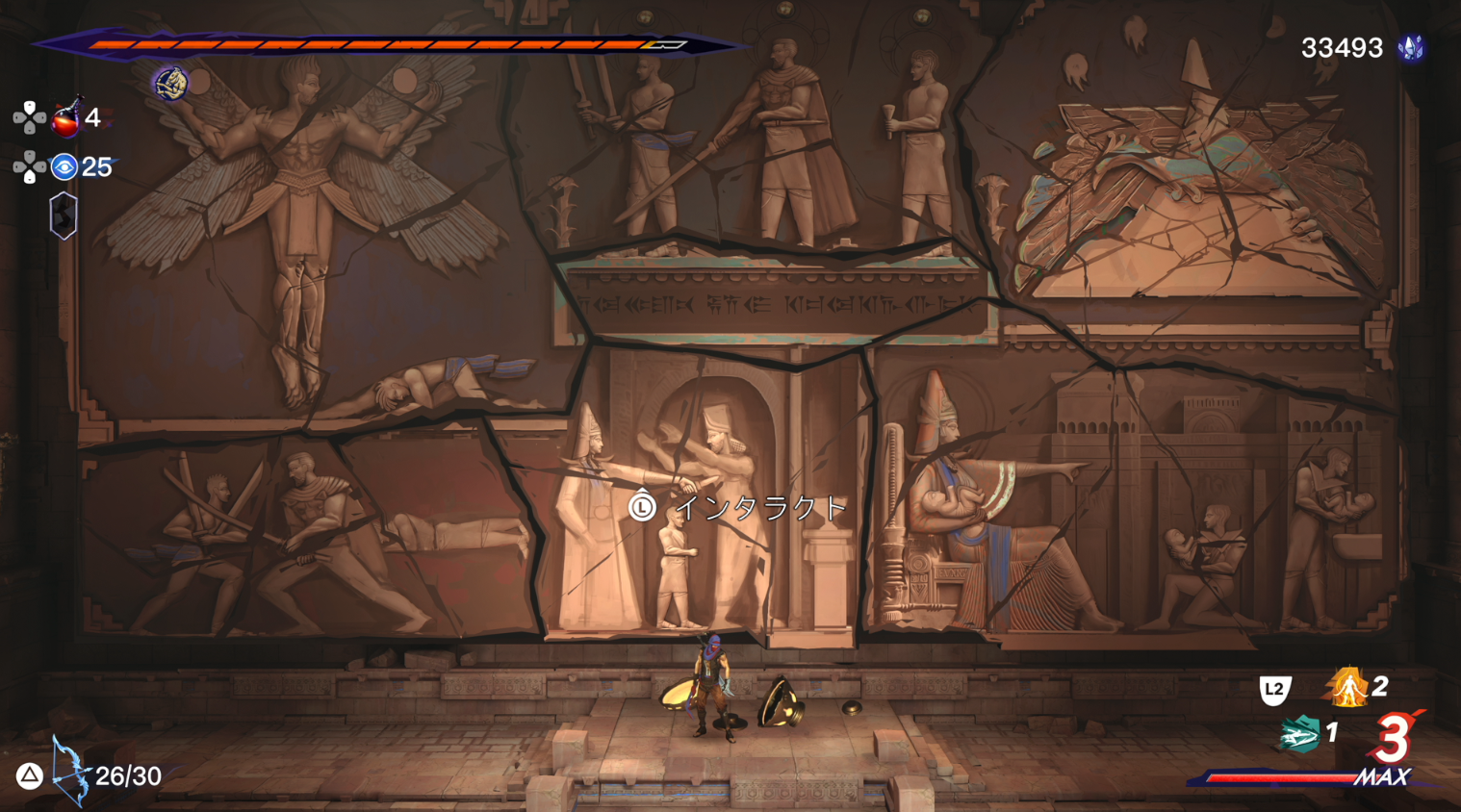
Task: Select the red healing potion icon
Action: [66, 118]
